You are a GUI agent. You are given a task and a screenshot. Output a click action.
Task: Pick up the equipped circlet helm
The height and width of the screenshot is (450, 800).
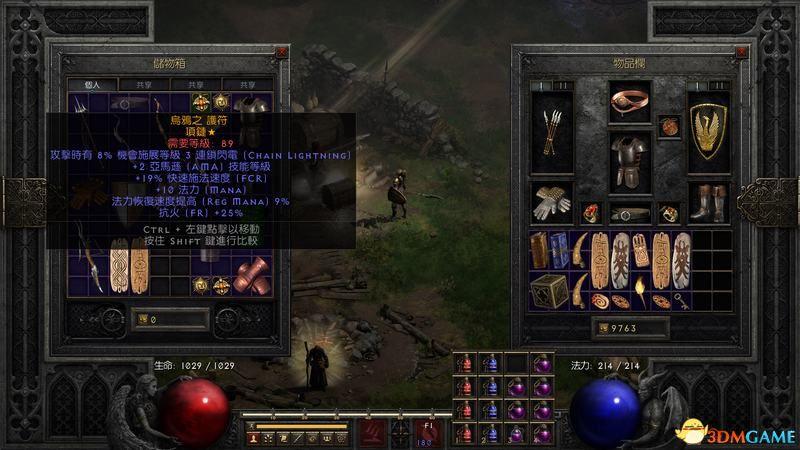click(629, 101)
